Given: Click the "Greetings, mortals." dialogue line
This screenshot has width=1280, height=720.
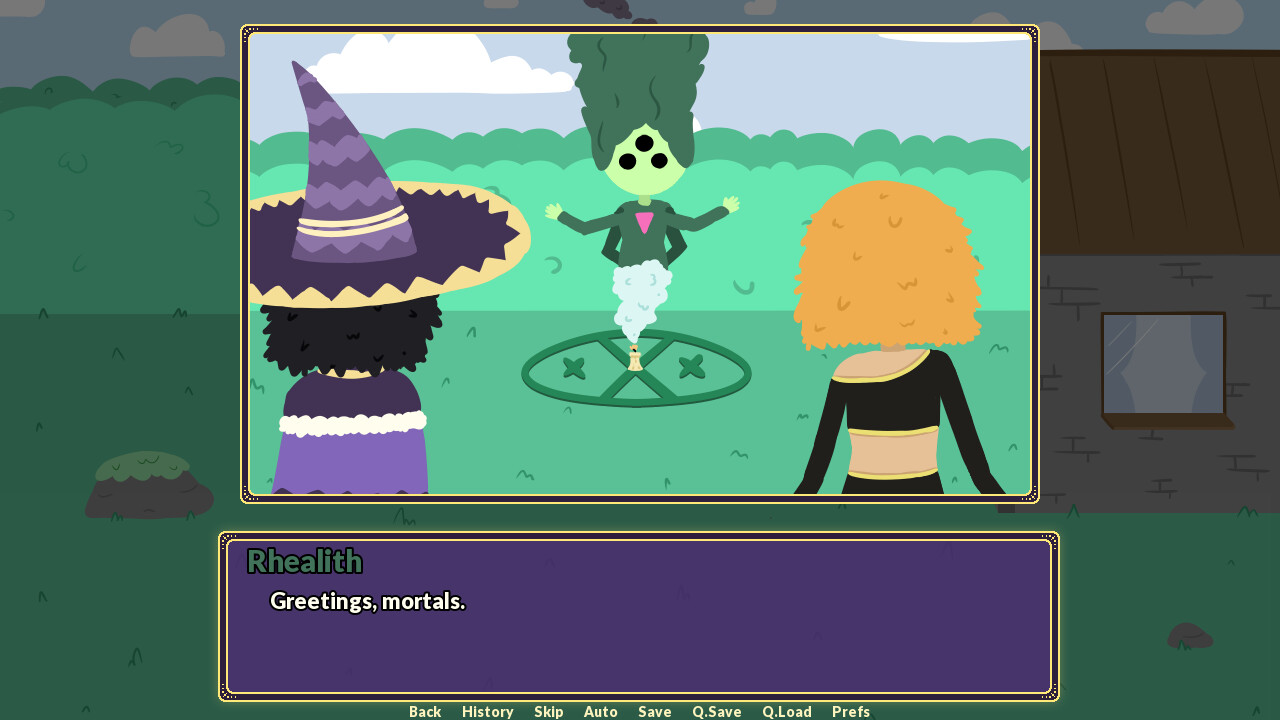Looking at the screenshot, I should pyautogui.click(x=367, y=601).
